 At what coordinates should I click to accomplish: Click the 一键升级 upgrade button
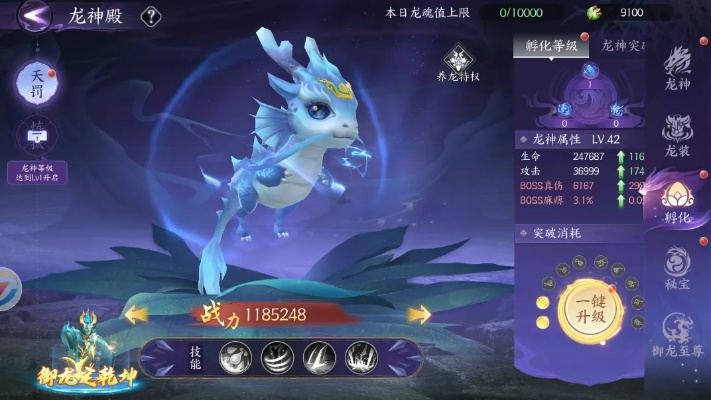tap(590, 301)
